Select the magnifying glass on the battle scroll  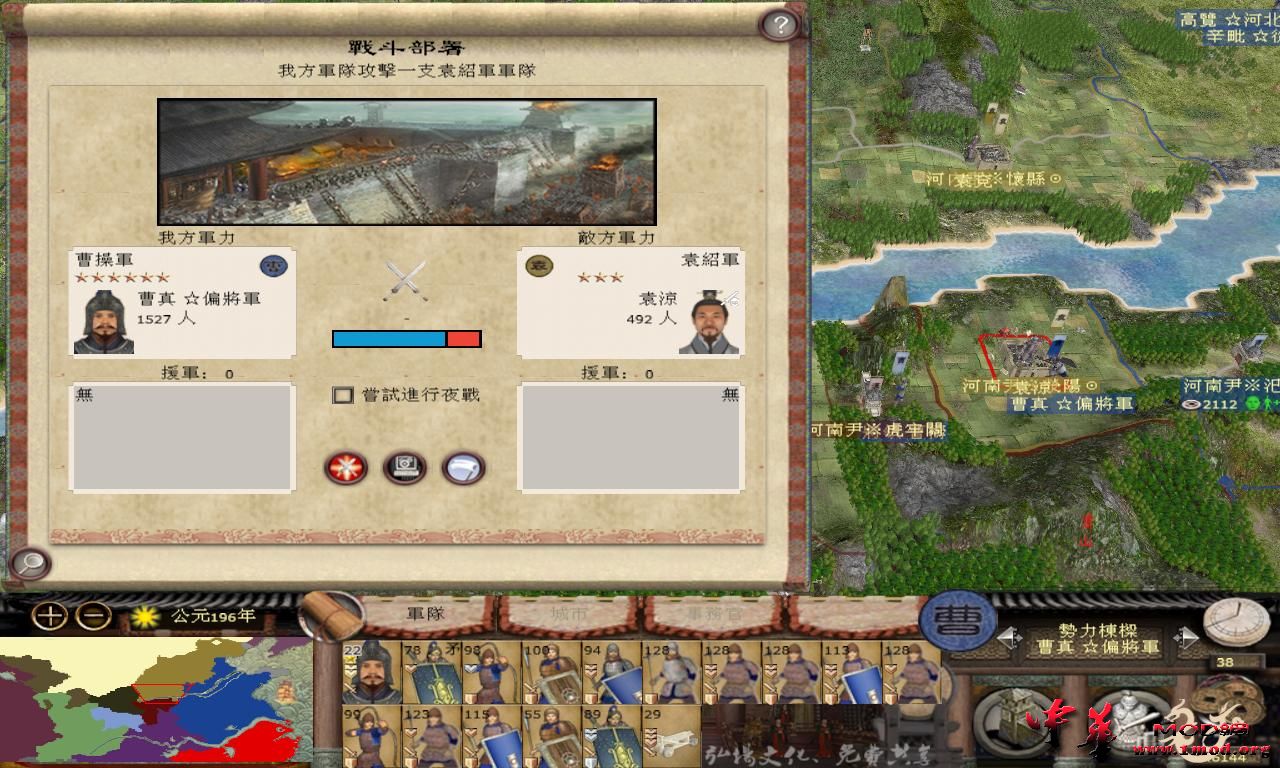click(x=29, y=565)
